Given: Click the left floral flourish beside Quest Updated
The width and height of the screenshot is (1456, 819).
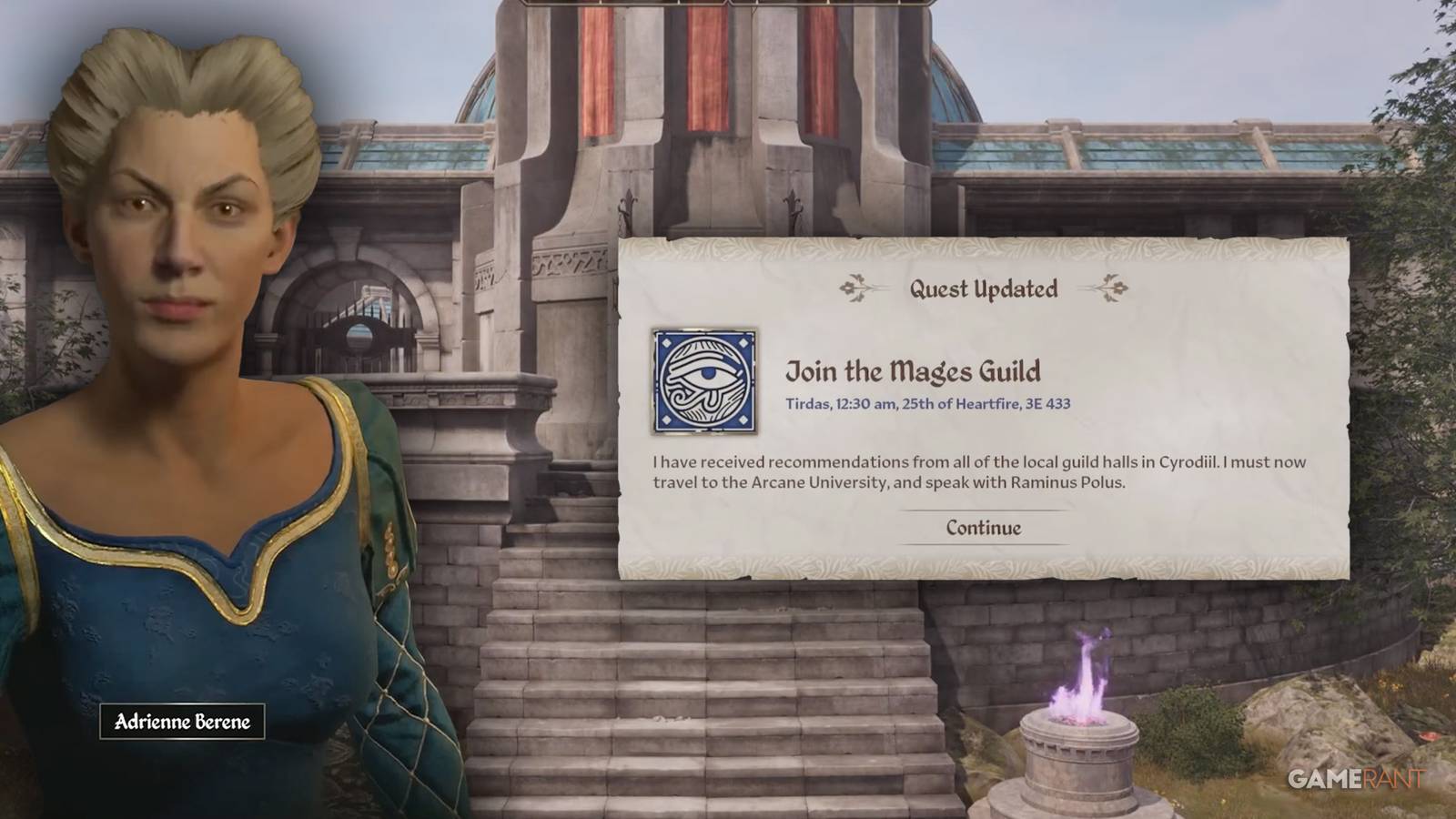Looking at the screenshot, I should 854,288.
